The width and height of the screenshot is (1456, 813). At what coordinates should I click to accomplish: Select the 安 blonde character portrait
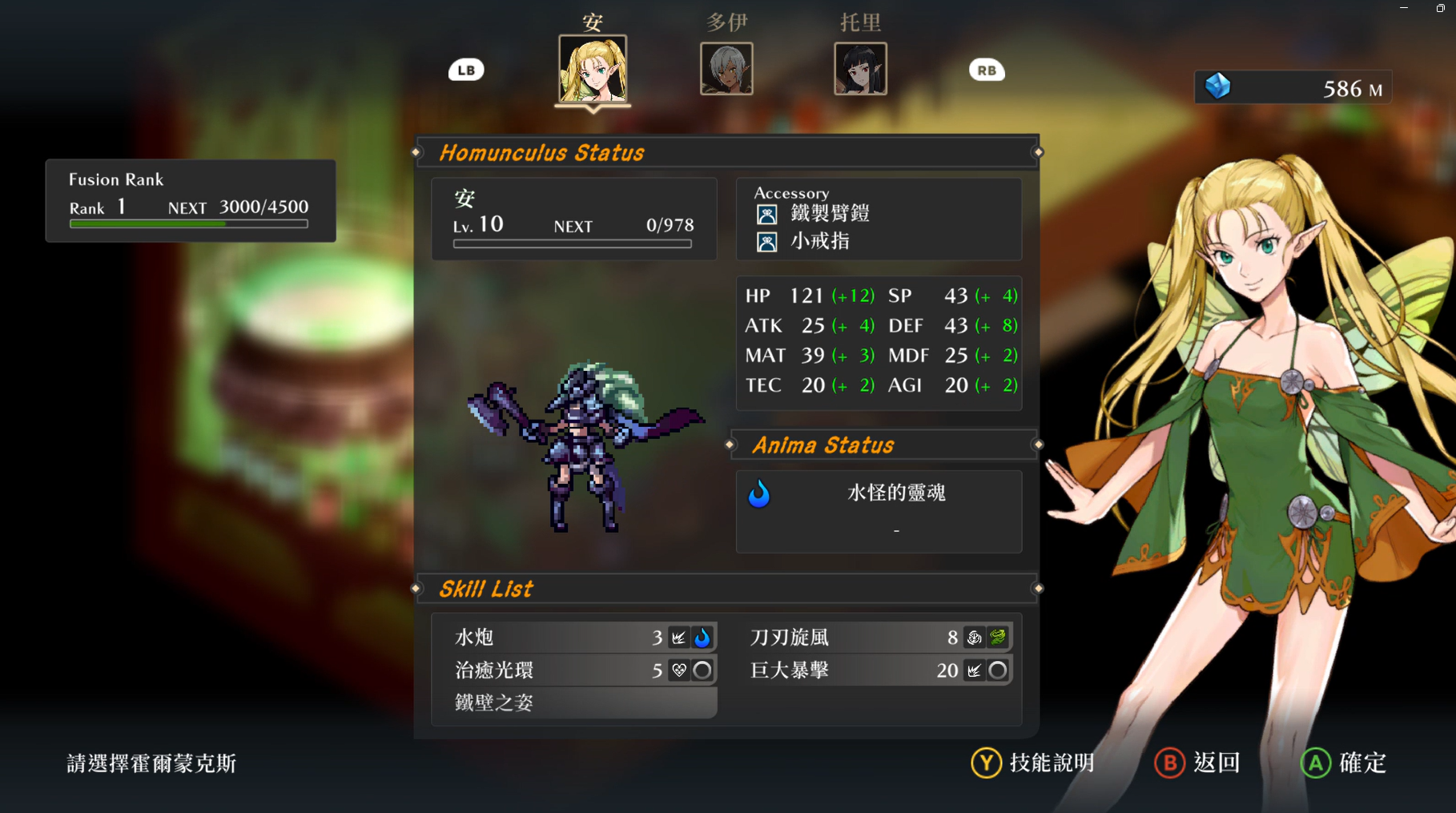point(593,69)
